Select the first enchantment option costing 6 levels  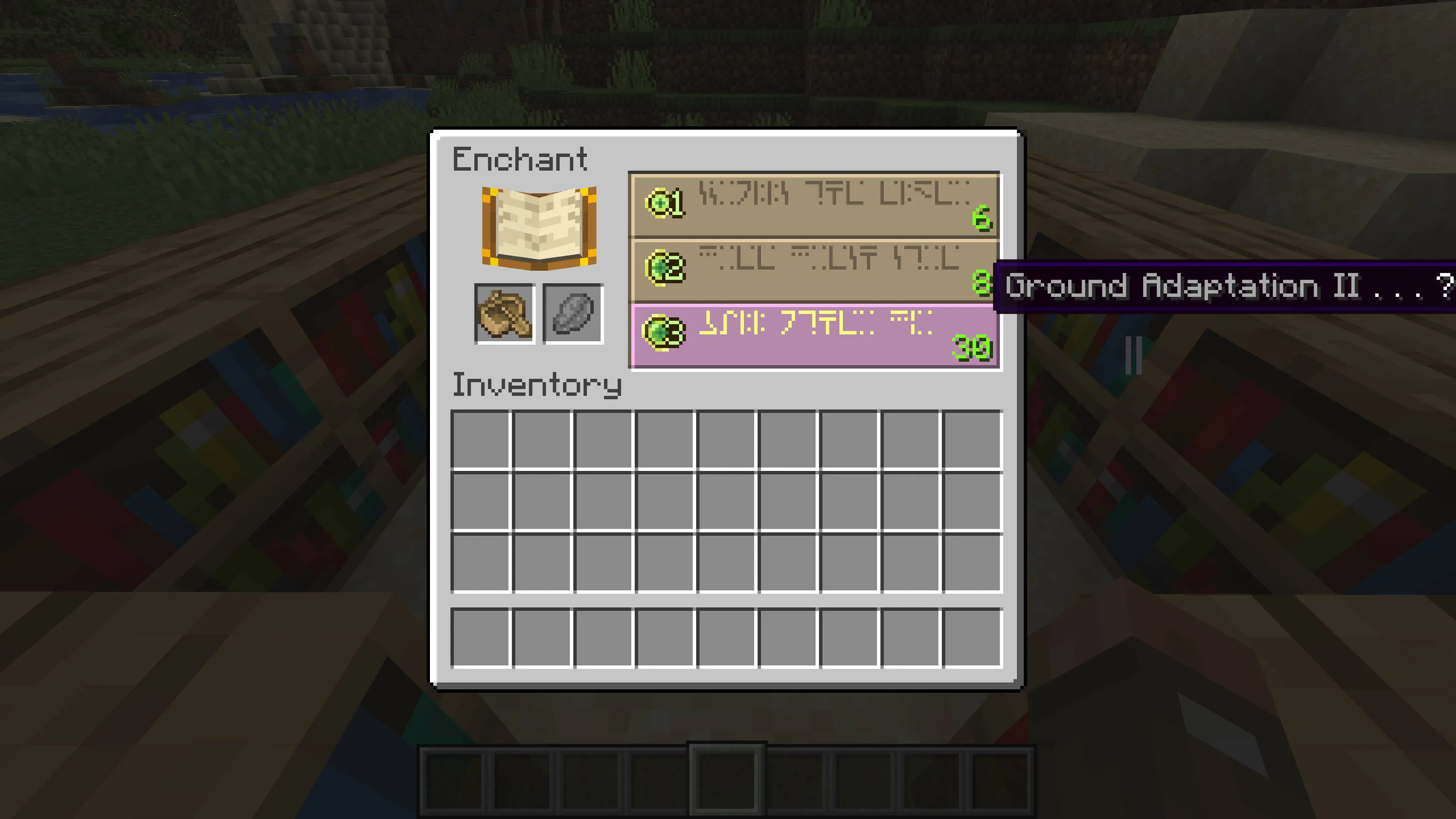[x=814, y=205]
